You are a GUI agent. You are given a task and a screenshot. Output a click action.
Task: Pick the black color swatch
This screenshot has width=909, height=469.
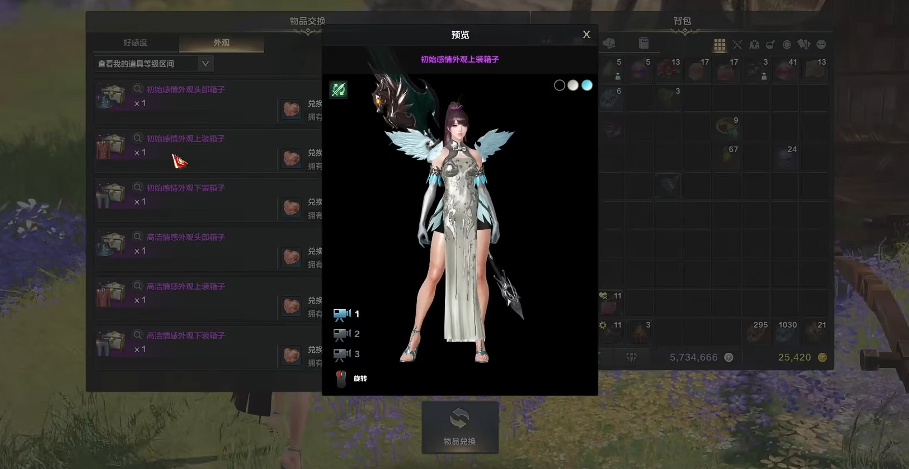(x=560, y=85)
